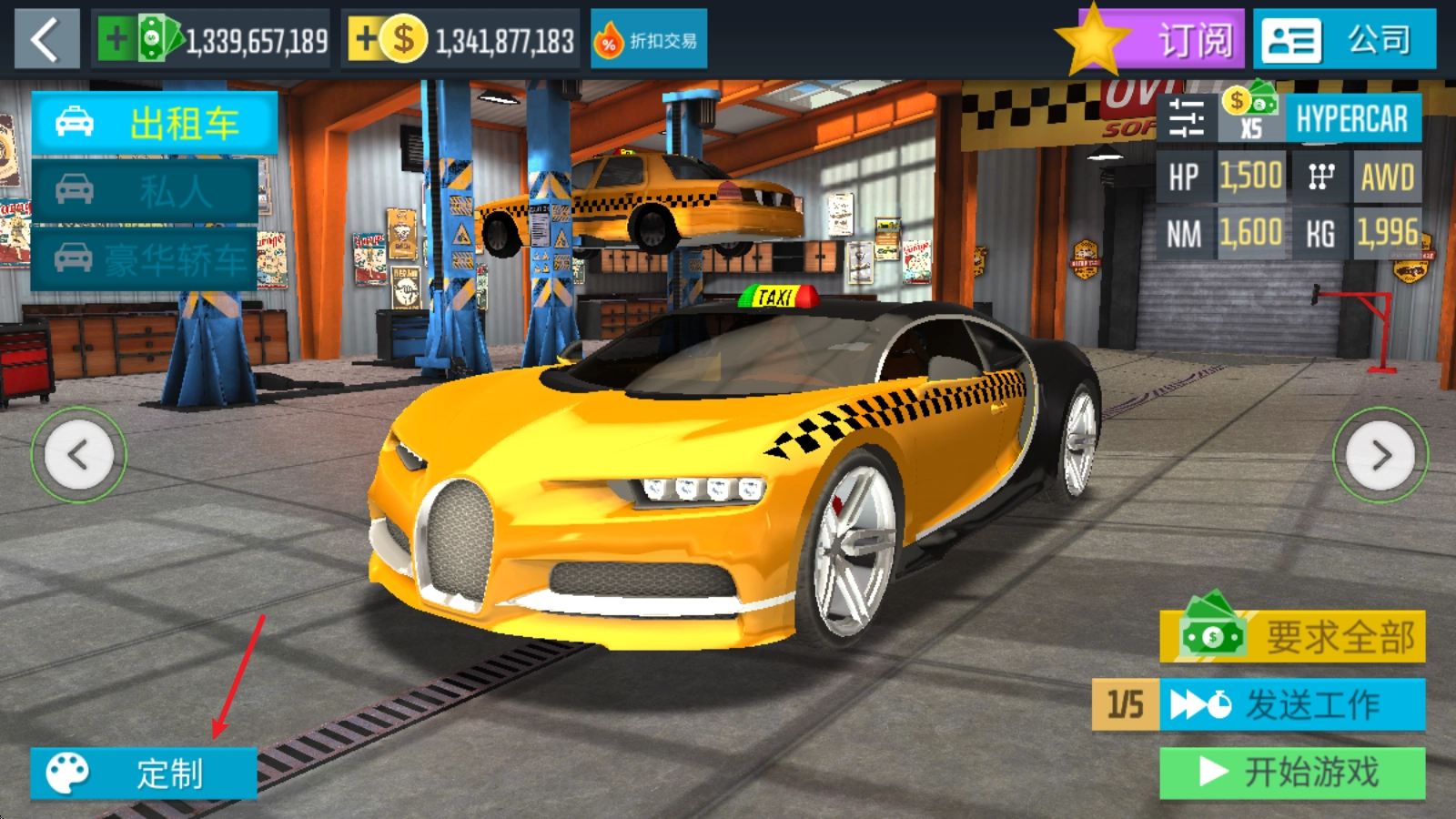Select the 出租车 taxi category
The image size is (1456, 819).
pos(154,123)
